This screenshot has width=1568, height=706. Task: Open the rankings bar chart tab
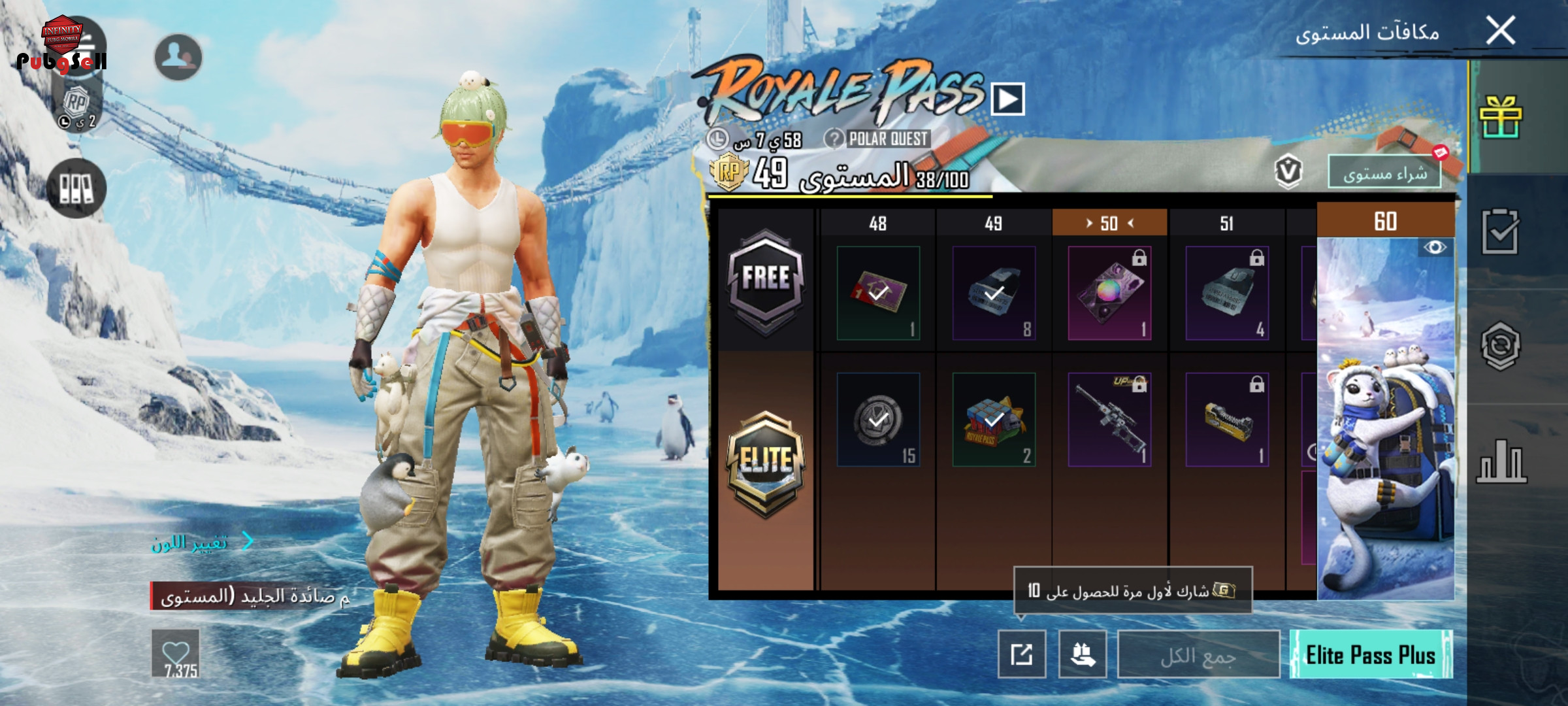(x=1500, y=462)
